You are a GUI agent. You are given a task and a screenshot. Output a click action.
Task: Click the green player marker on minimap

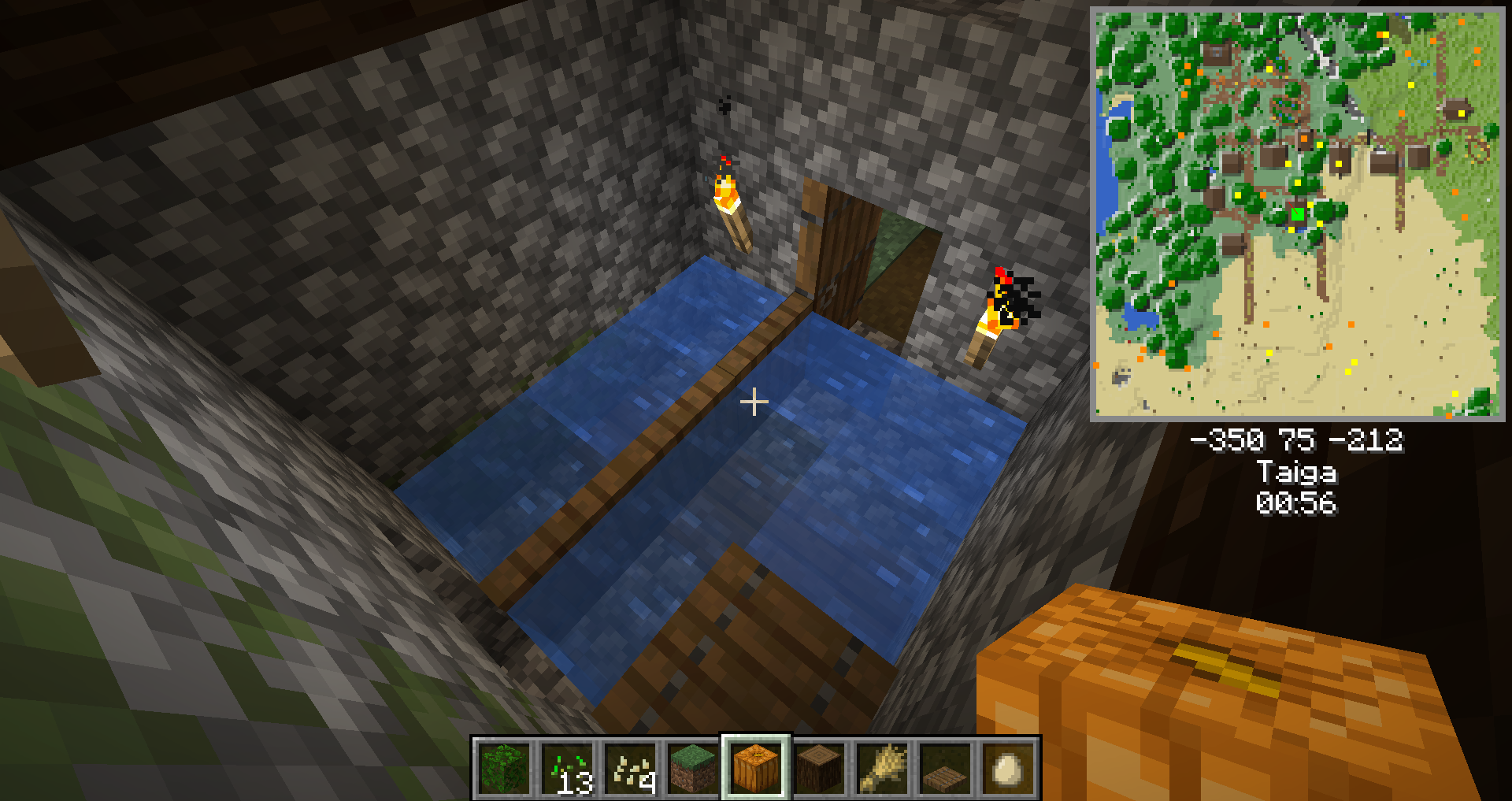point(1297,214)
